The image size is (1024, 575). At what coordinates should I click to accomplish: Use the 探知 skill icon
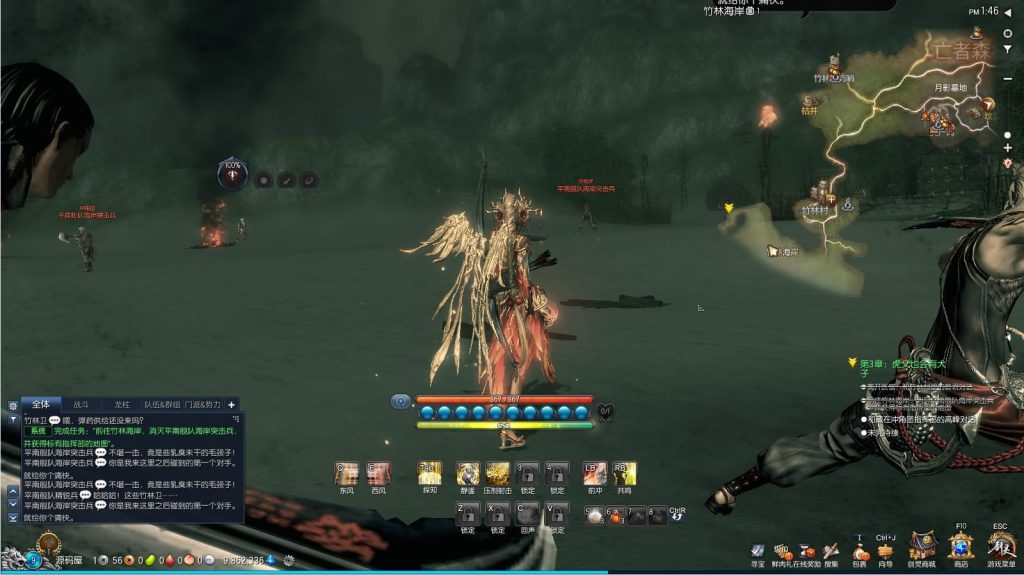pos(429,473)
